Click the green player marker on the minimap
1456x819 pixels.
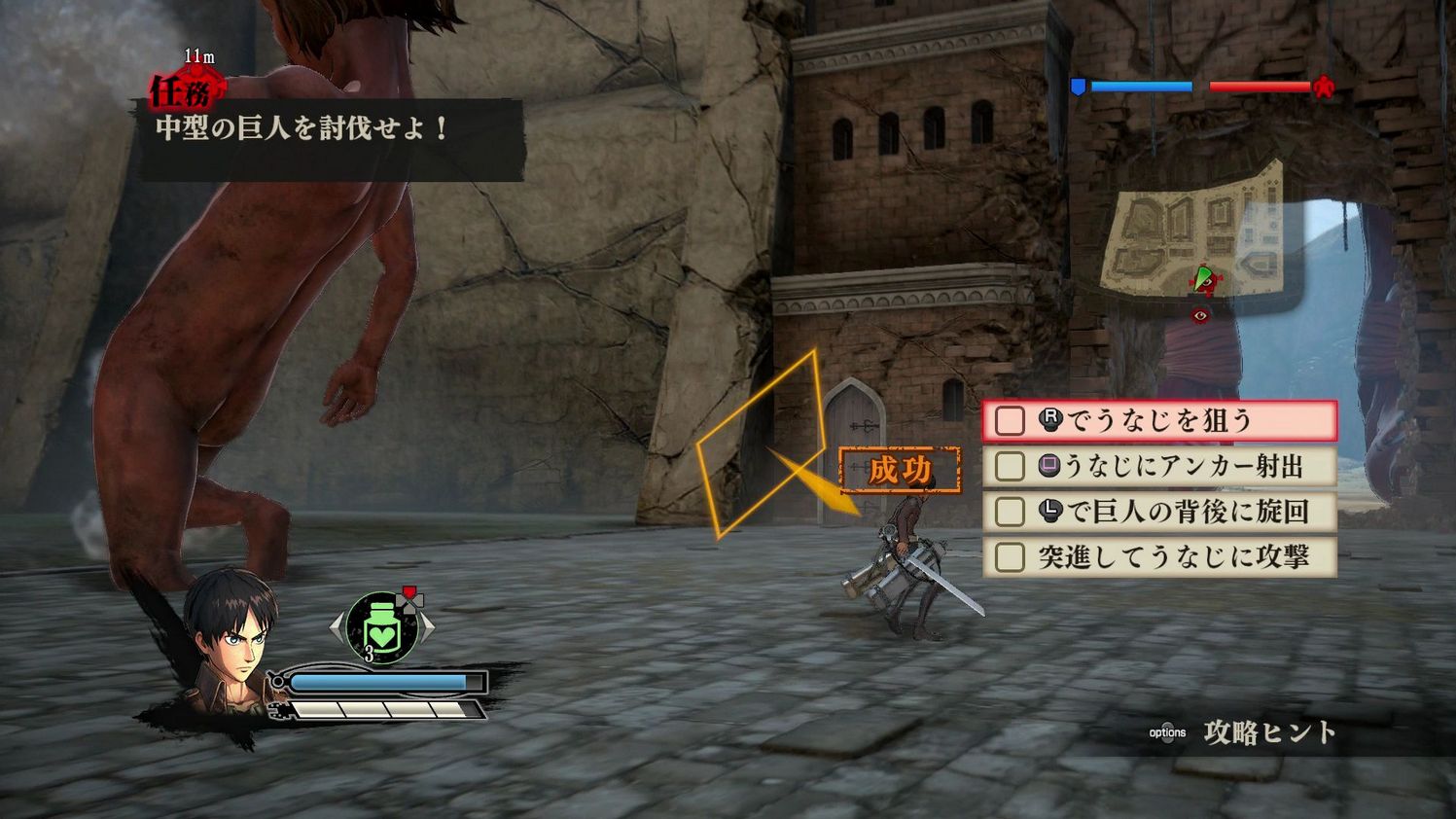(x=1203, y=280)
